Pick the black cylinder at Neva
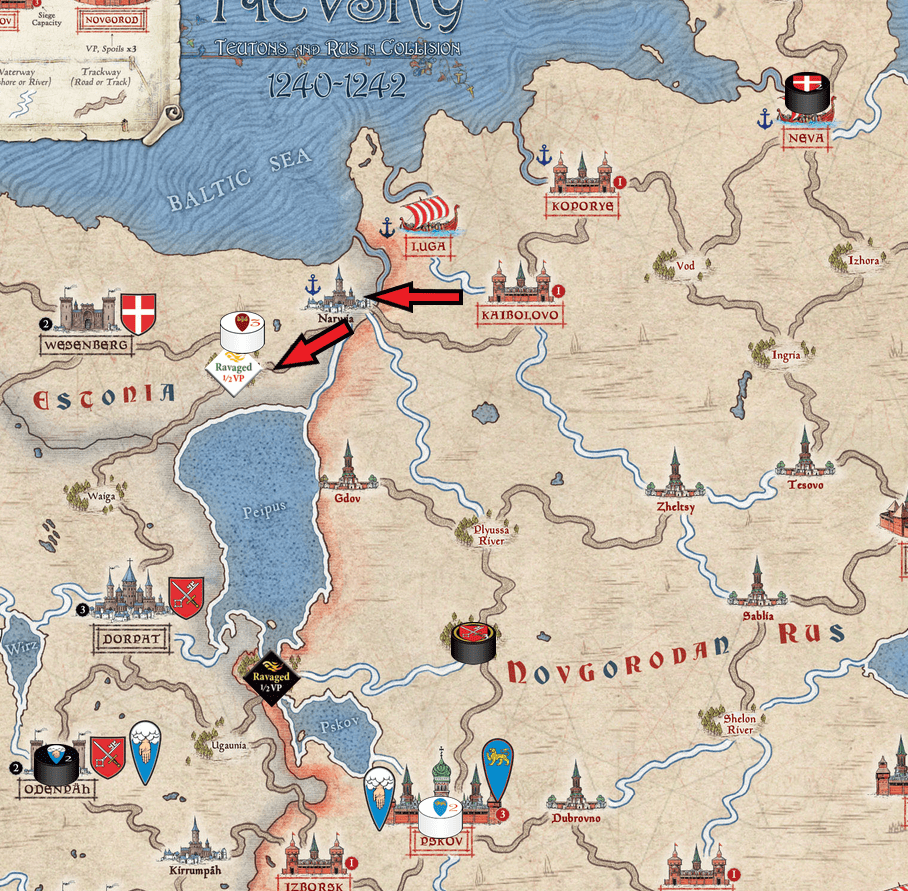908x891 pixels. (x=802, y=93)
